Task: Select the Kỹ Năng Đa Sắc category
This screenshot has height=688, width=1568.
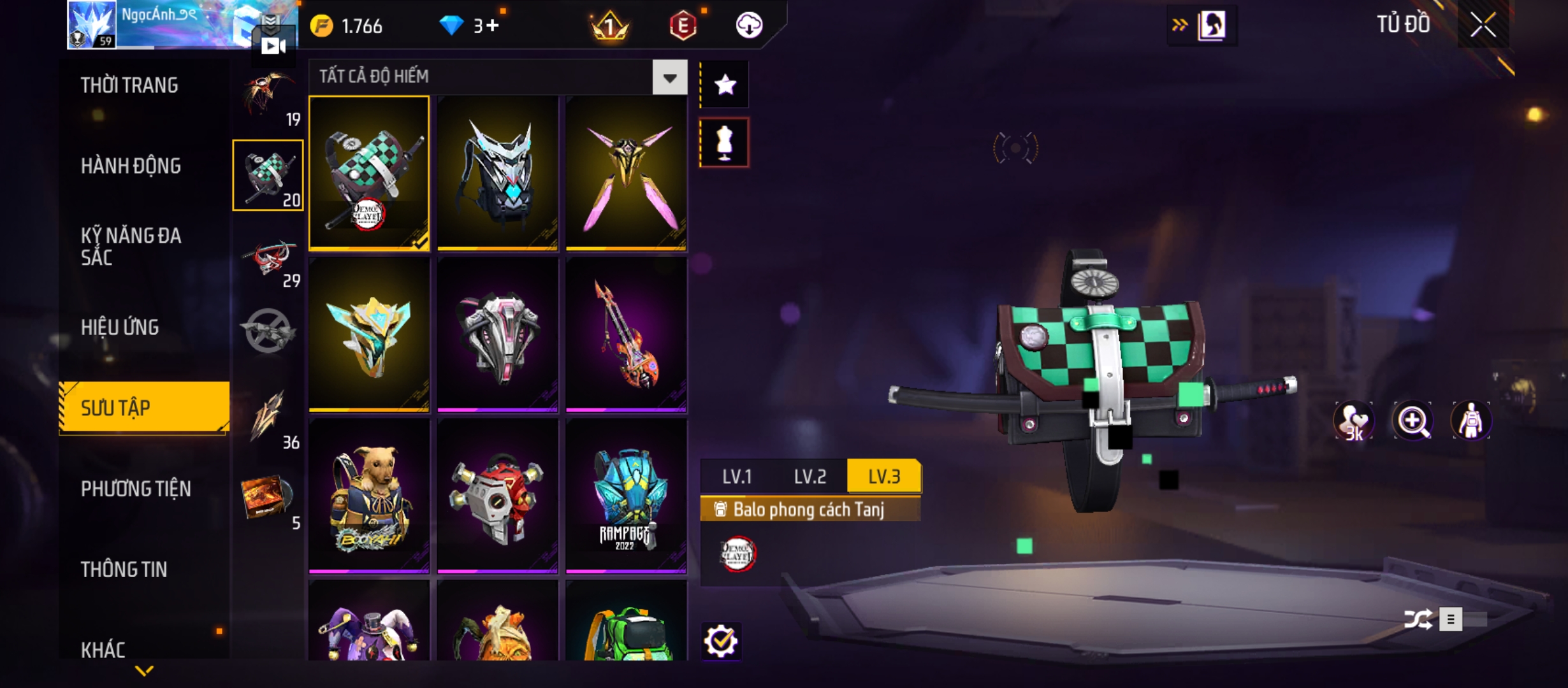Action: pyautogui.click(x=131, y=246)
